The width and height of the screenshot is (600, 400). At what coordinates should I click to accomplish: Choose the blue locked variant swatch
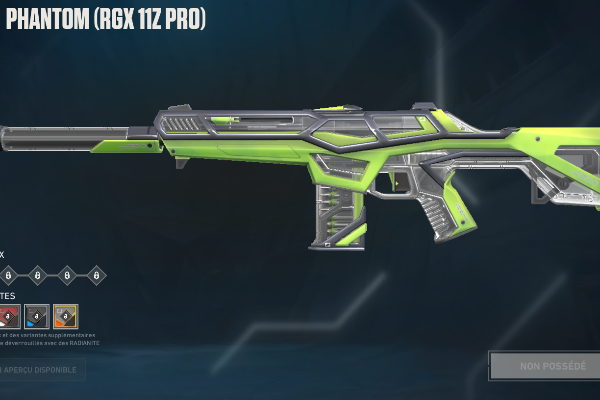(x=37, y=317)
